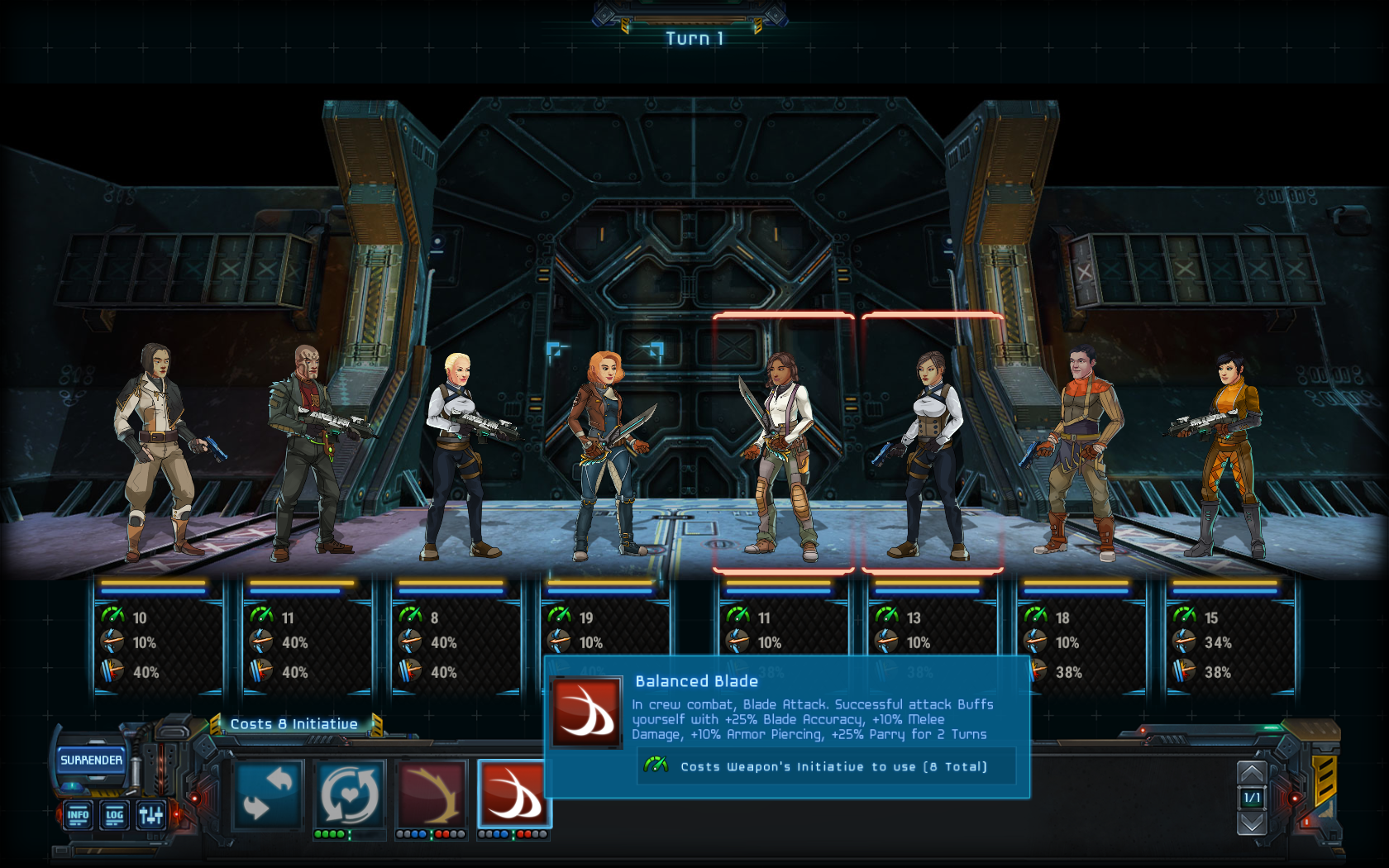Image resolution: width=1389 pixels, height=868 pixels.
Task: Go to next ability page arrow
Action: click(x=1251, y=823)
